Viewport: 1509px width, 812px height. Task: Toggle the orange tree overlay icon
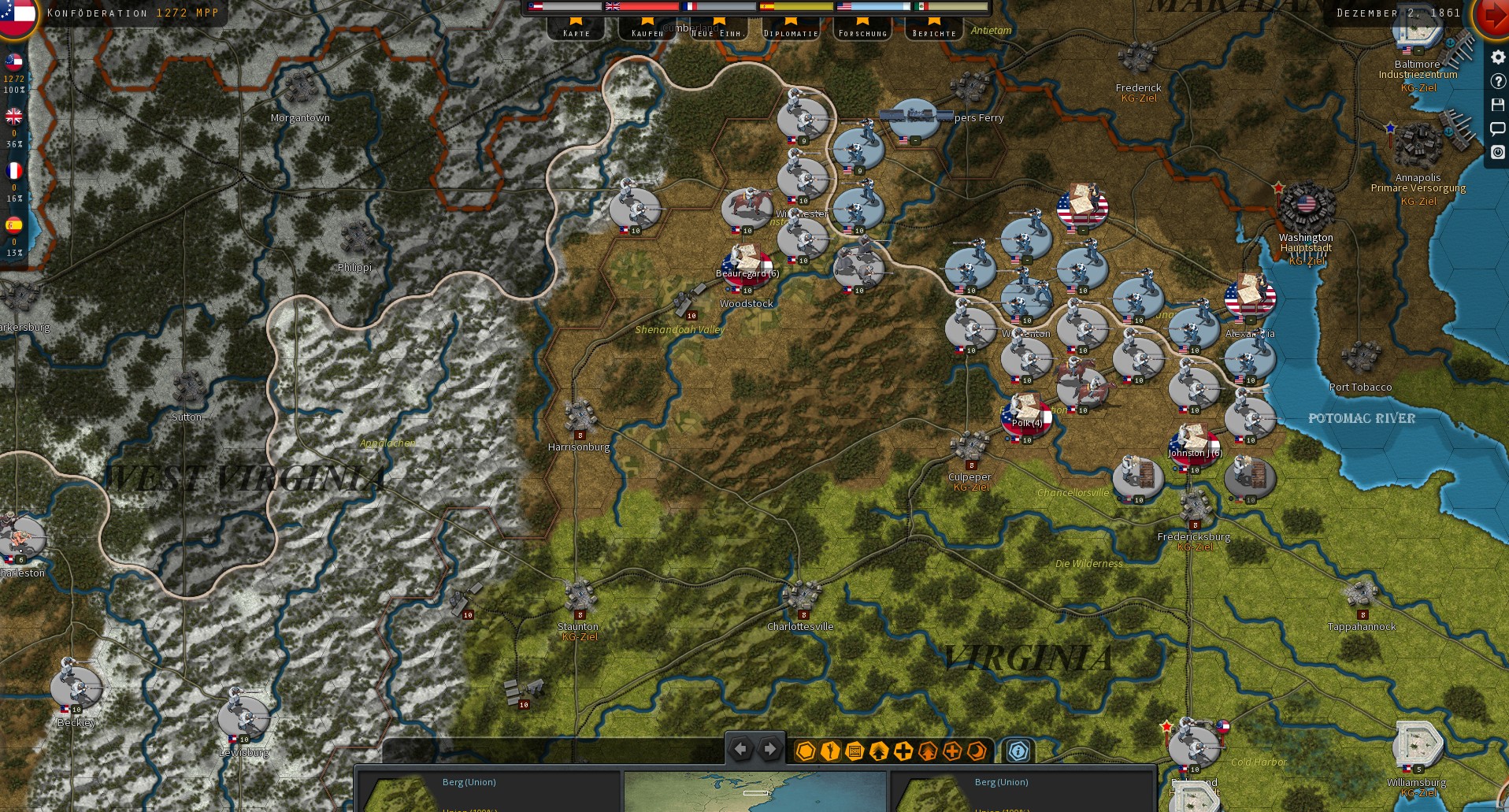[928, 751]
